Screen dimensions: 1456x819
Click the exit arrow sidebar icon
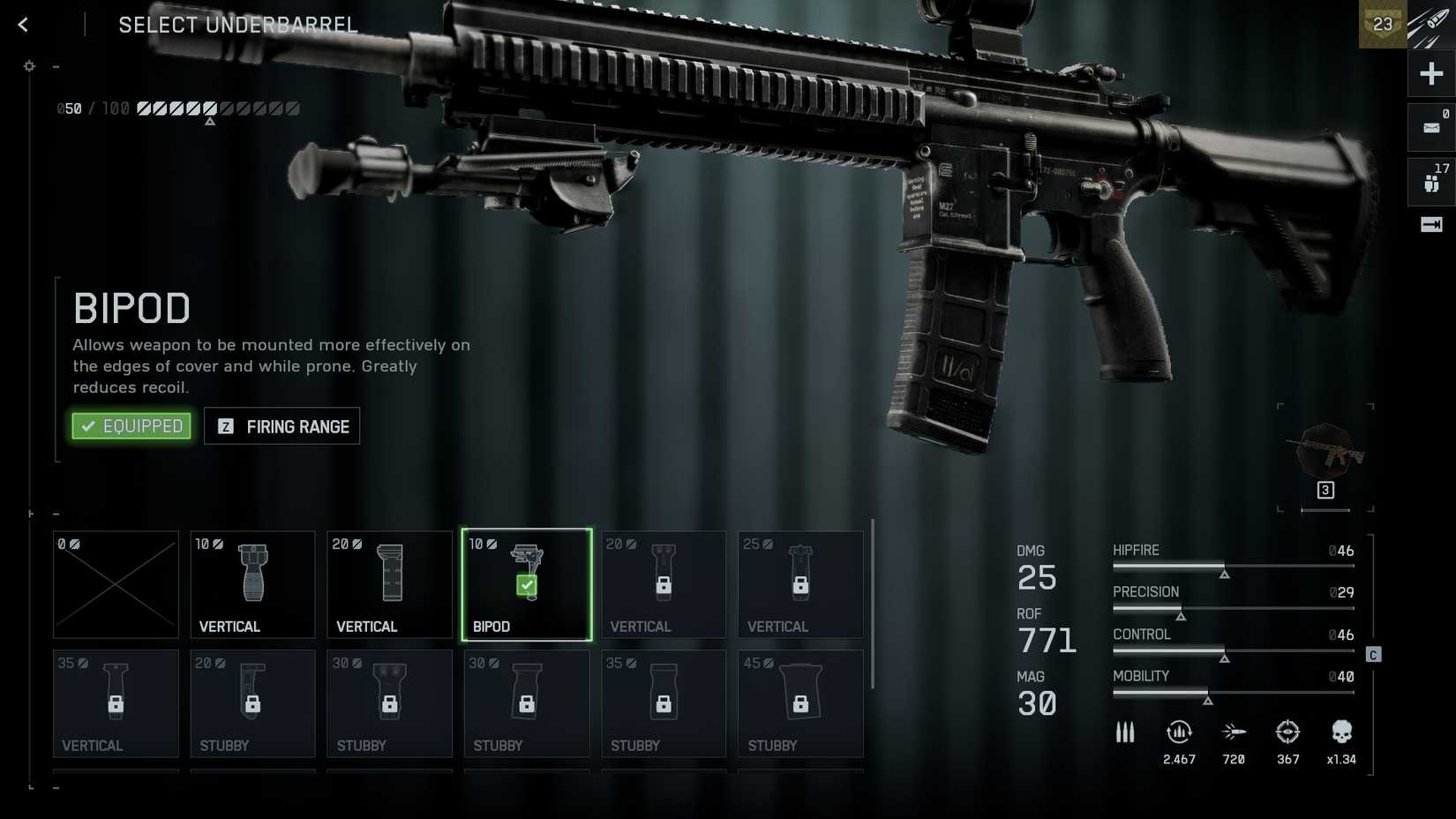pos(1431,225)
